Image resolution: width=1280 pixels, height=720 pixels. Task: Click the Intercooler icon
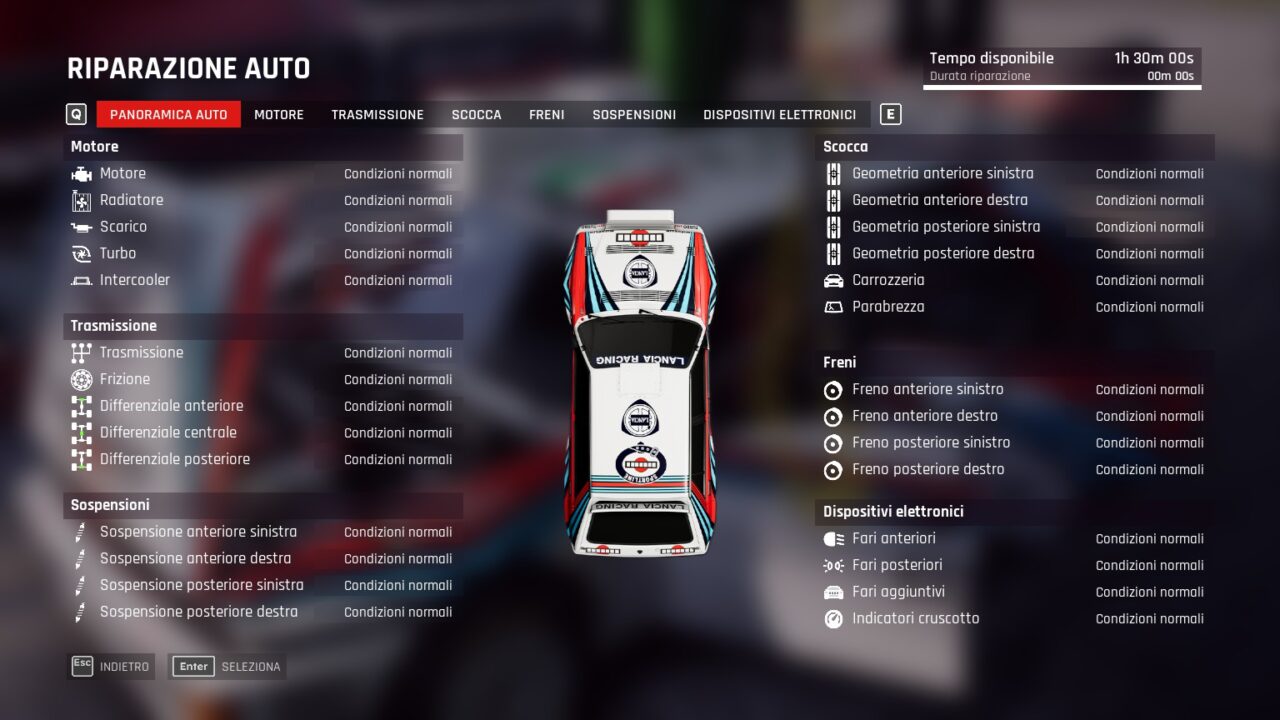coord(84,280)
